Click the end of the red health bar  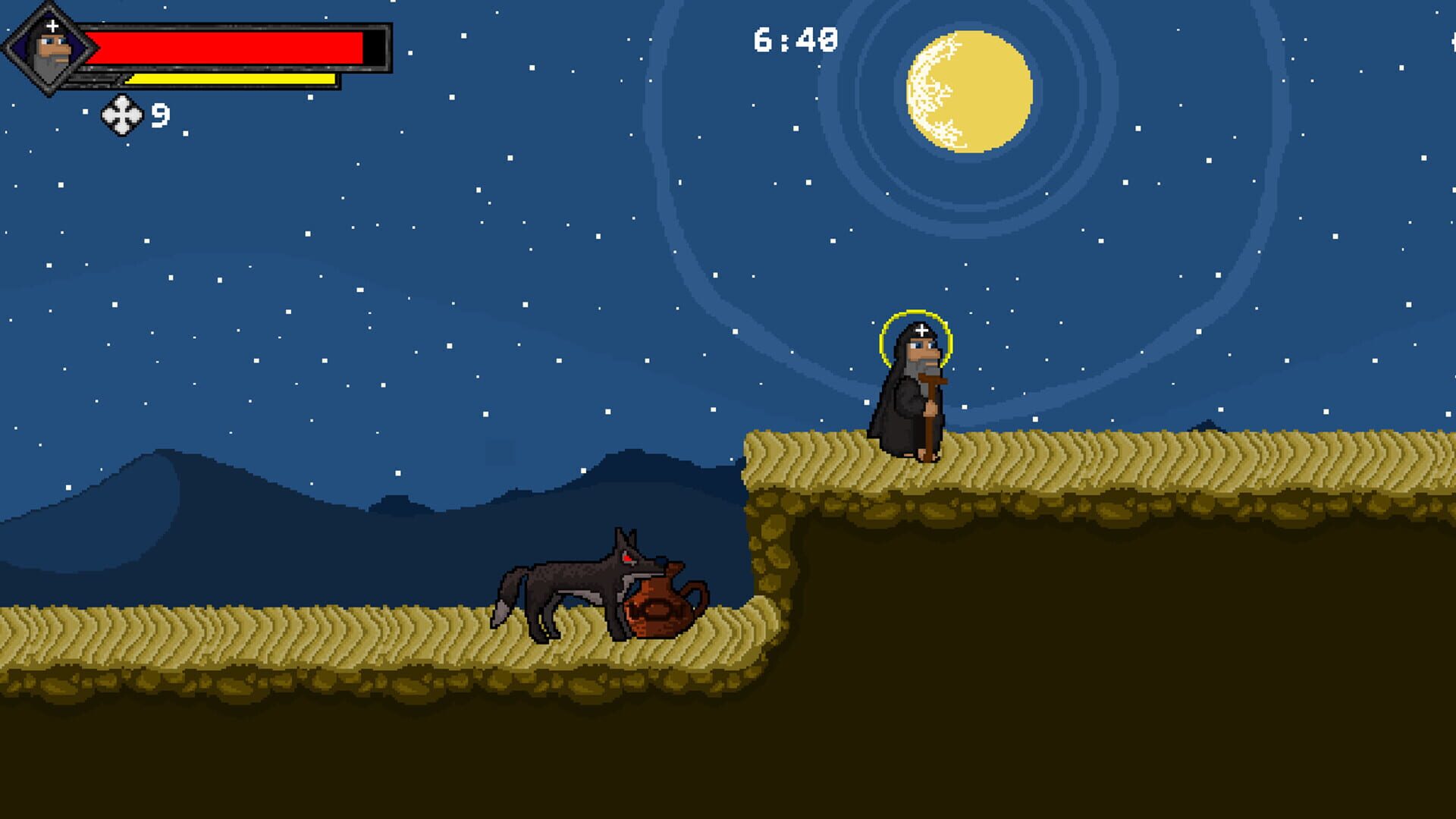pos(364,47)
